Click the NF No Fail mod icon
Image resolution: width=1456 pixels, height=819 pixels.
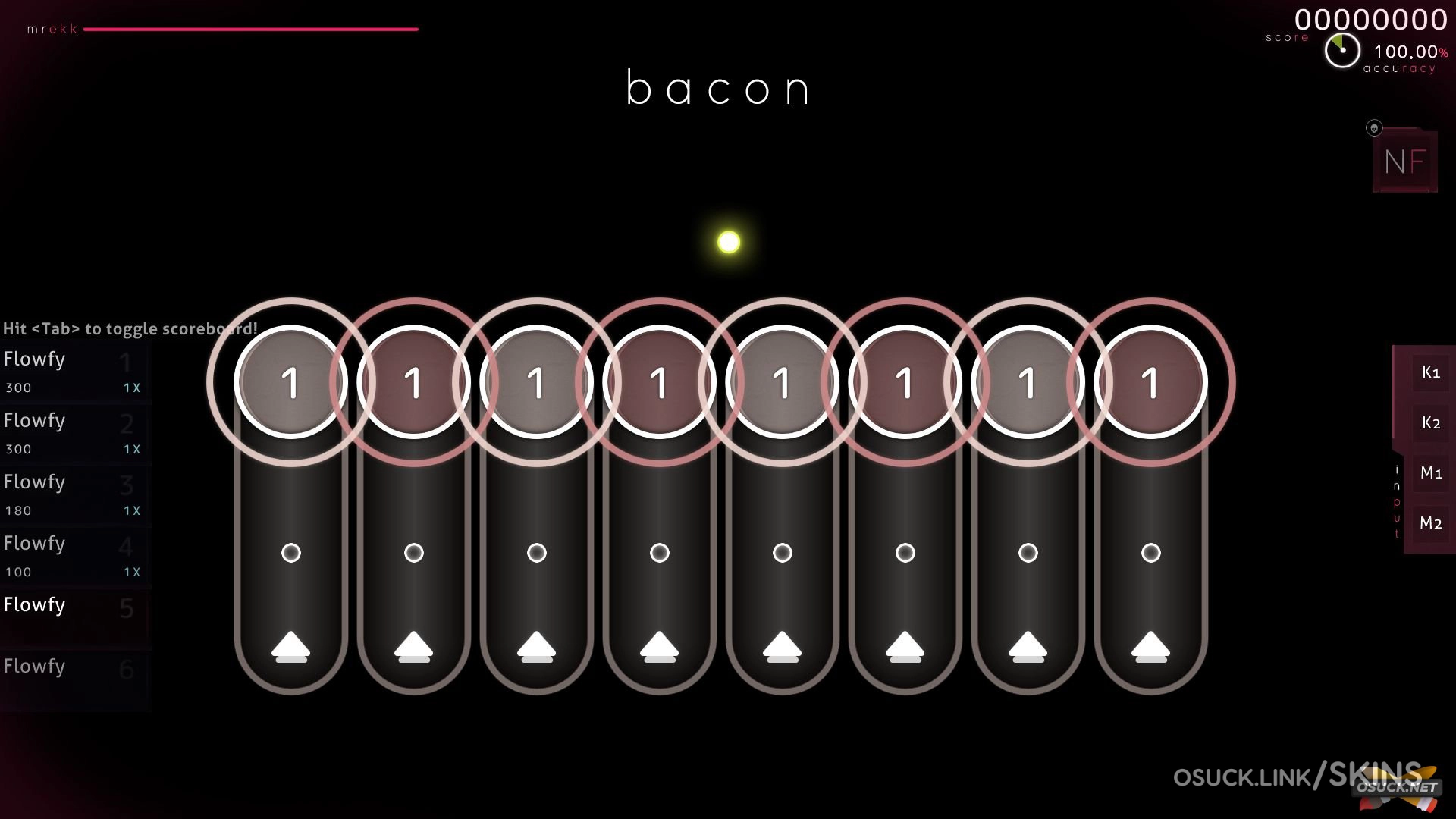click(x=1404, y=161)
